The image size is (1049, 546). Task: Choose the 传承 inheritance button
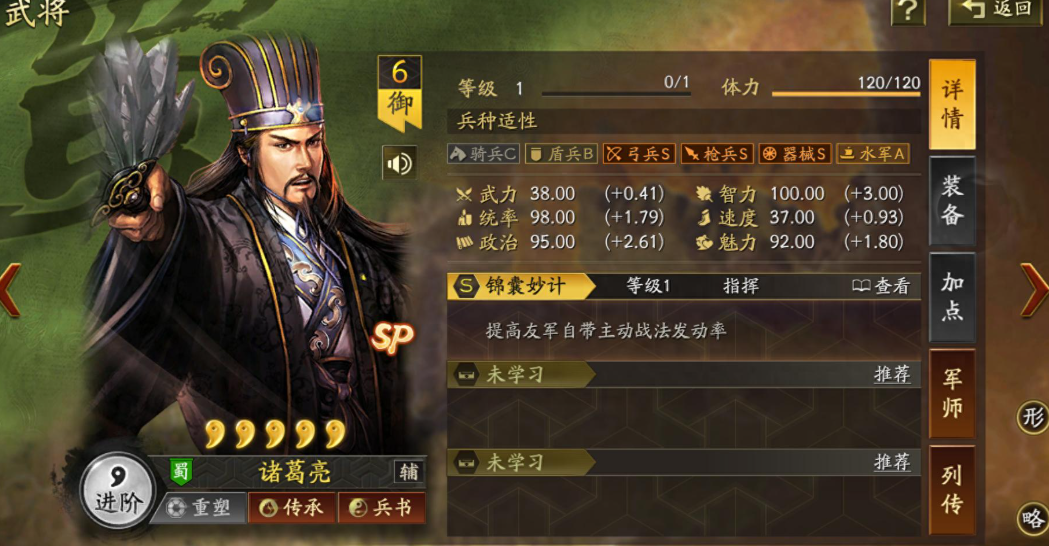292,508
